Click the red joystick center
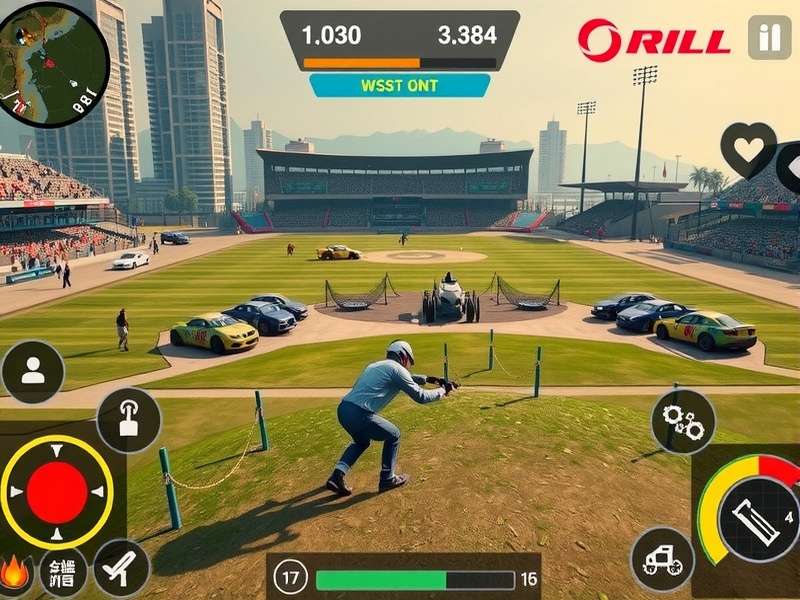Screen dimensions: 800x600 click(57, 492)
